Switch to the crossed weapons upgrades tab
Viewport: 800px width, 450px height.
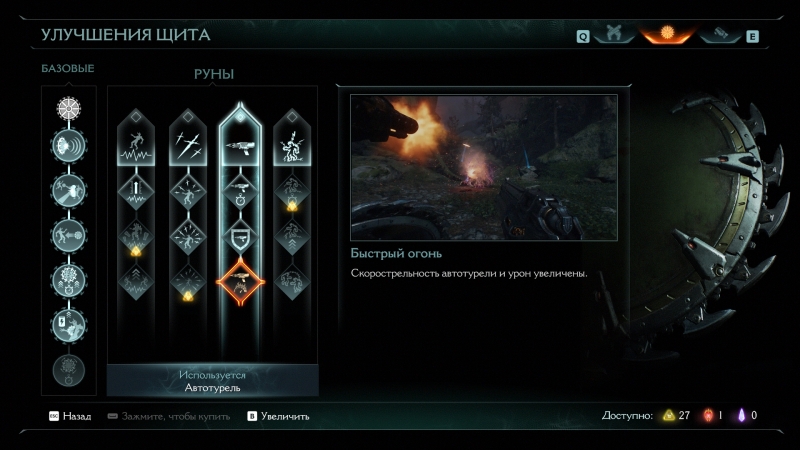tap(613, 36)
